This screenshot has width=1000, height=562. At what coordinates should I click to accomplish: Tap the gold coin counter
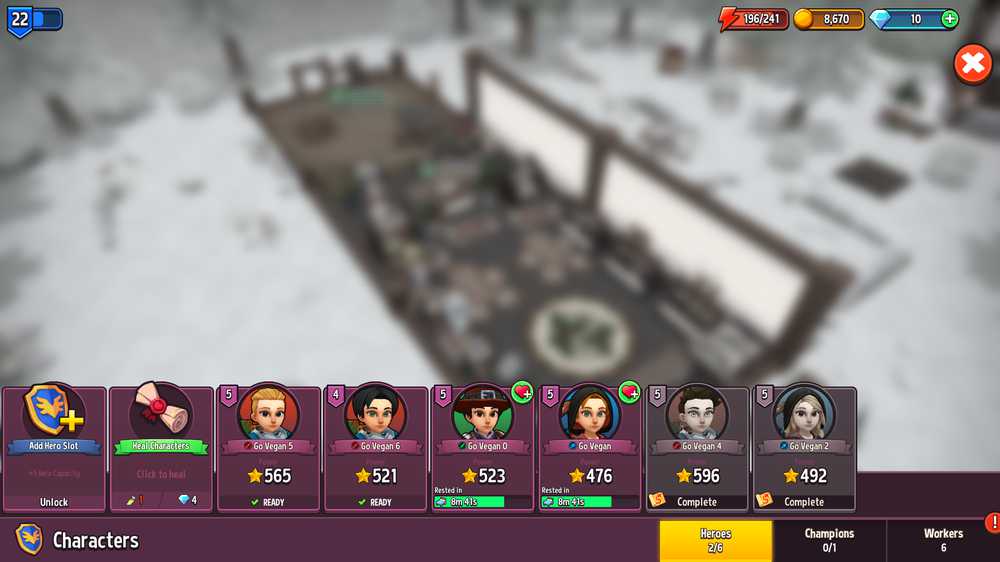(x=829, y=19)
